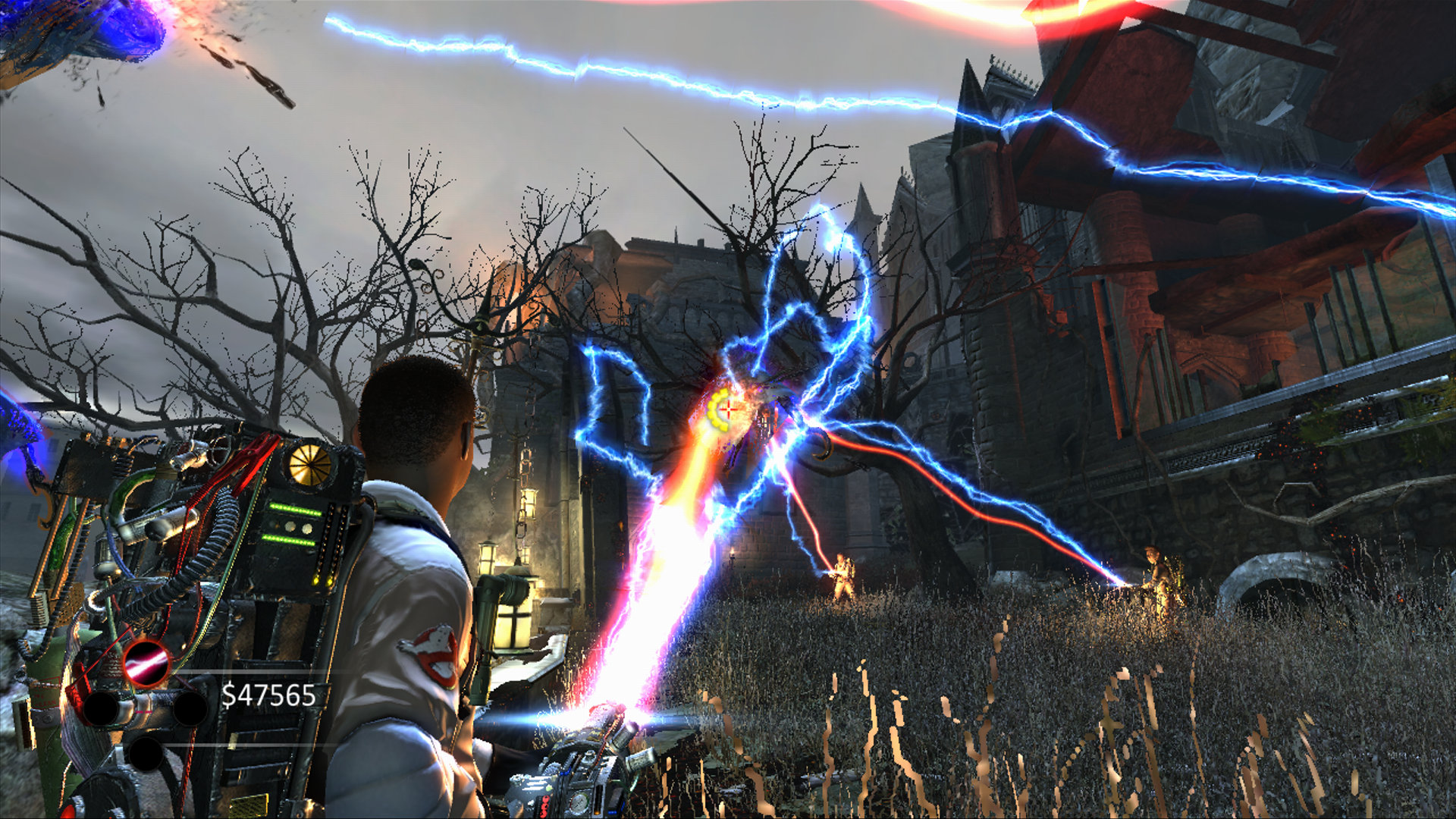Click the Ghostbusters no-ghost logo on the jacket
Viewport: 1456px width, 819px height.
click(431, 651)
